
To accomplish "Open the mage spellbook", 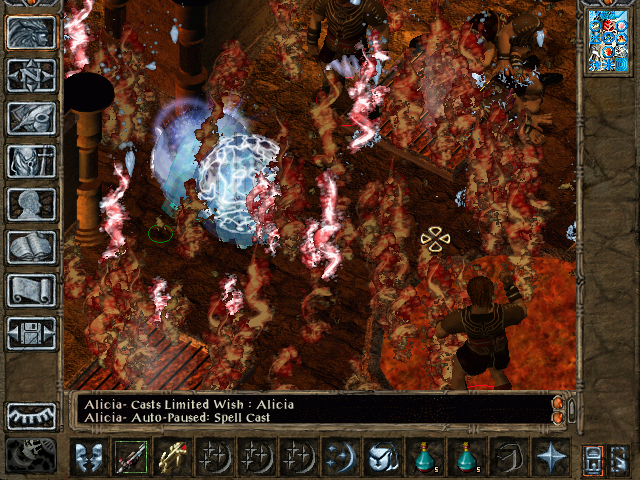I will click(x=31, y=247).
